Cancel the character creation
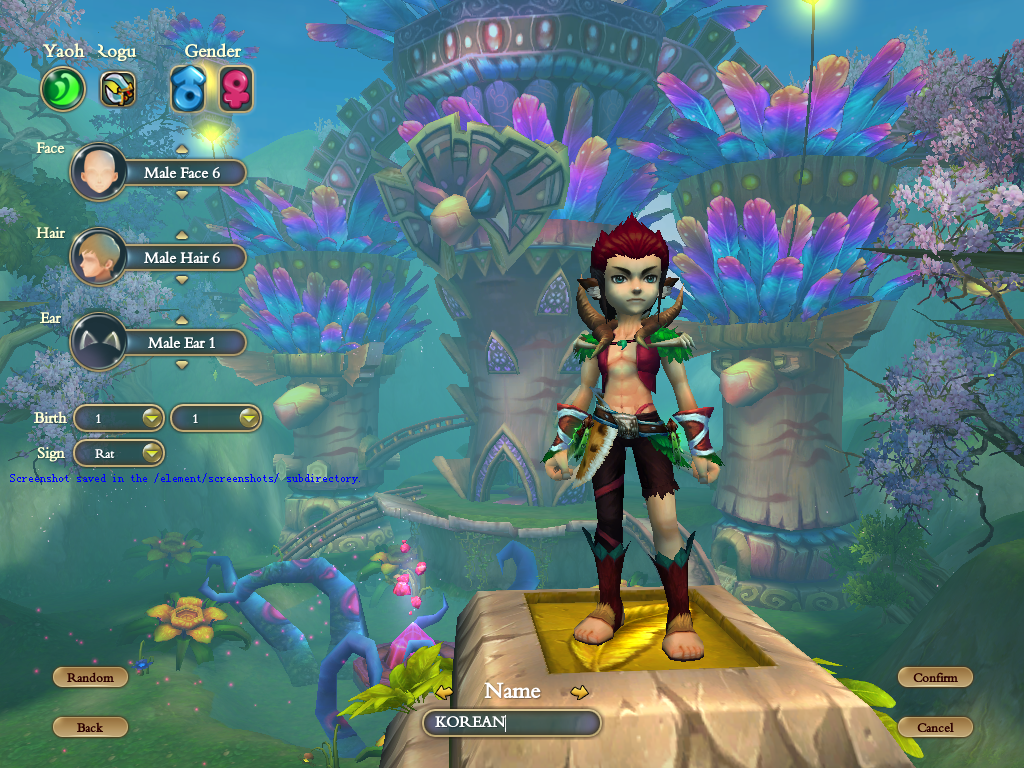Screen dimensions: 1024x768 click(x=935, y=727)
